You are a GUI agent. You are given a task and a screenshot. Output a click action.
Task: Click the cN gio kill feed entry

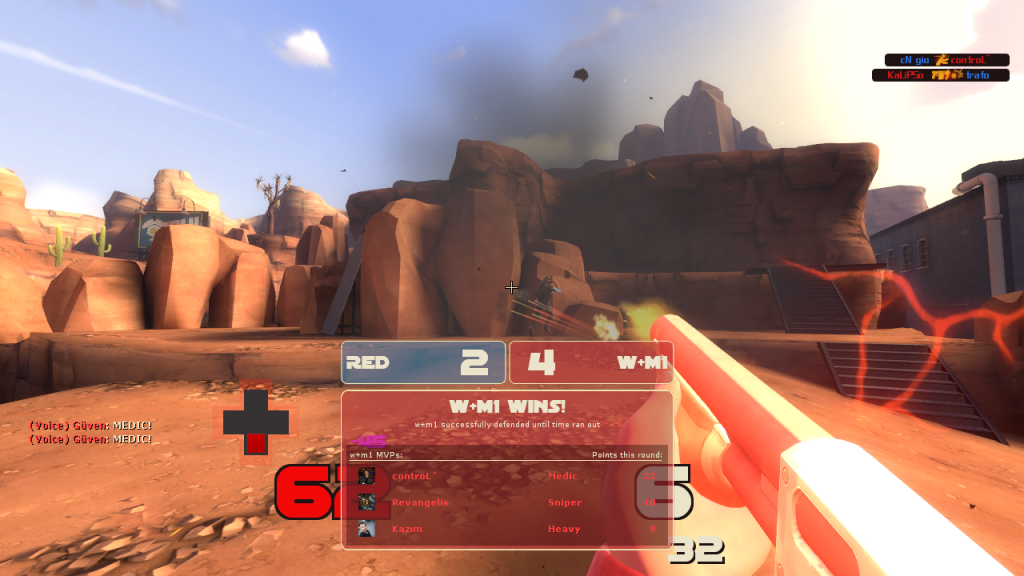pyautogui.click(x=941, y=60)
